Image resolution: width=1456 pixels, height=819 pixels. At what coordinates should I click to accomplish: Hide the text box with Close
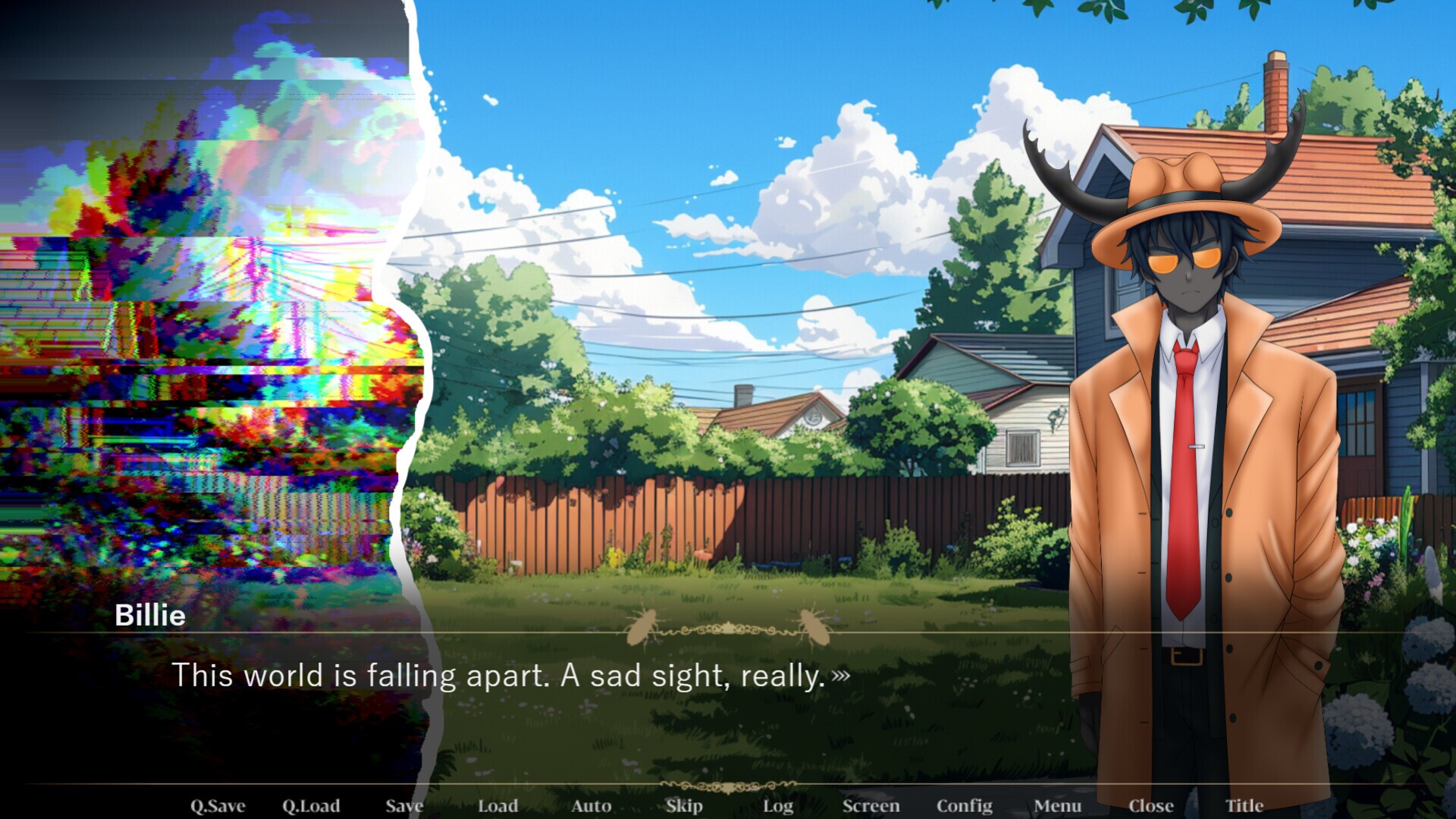pos(1150,805)
